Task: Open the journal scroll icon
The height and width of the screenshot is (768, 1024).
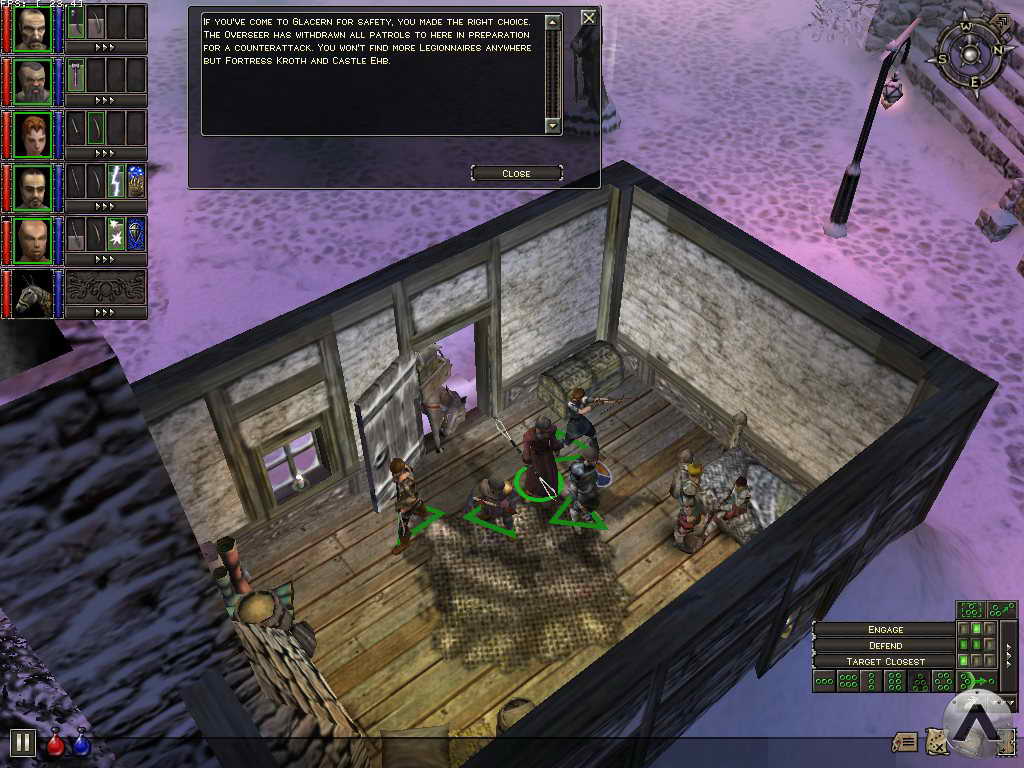Action: (x=905, y=742)
